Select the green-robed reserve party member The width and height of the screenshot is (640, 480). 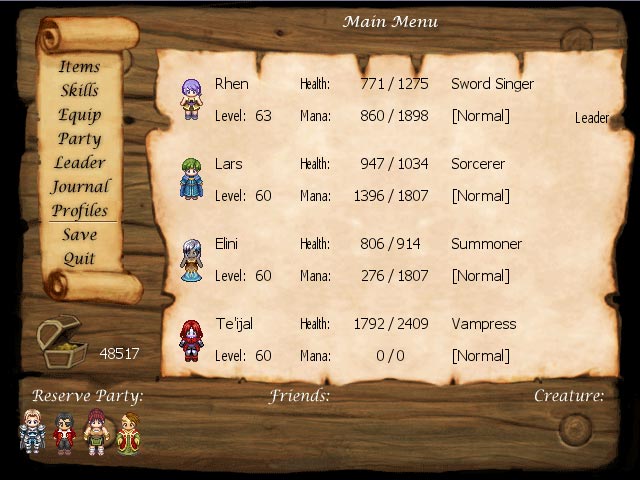tap(128, 432)
